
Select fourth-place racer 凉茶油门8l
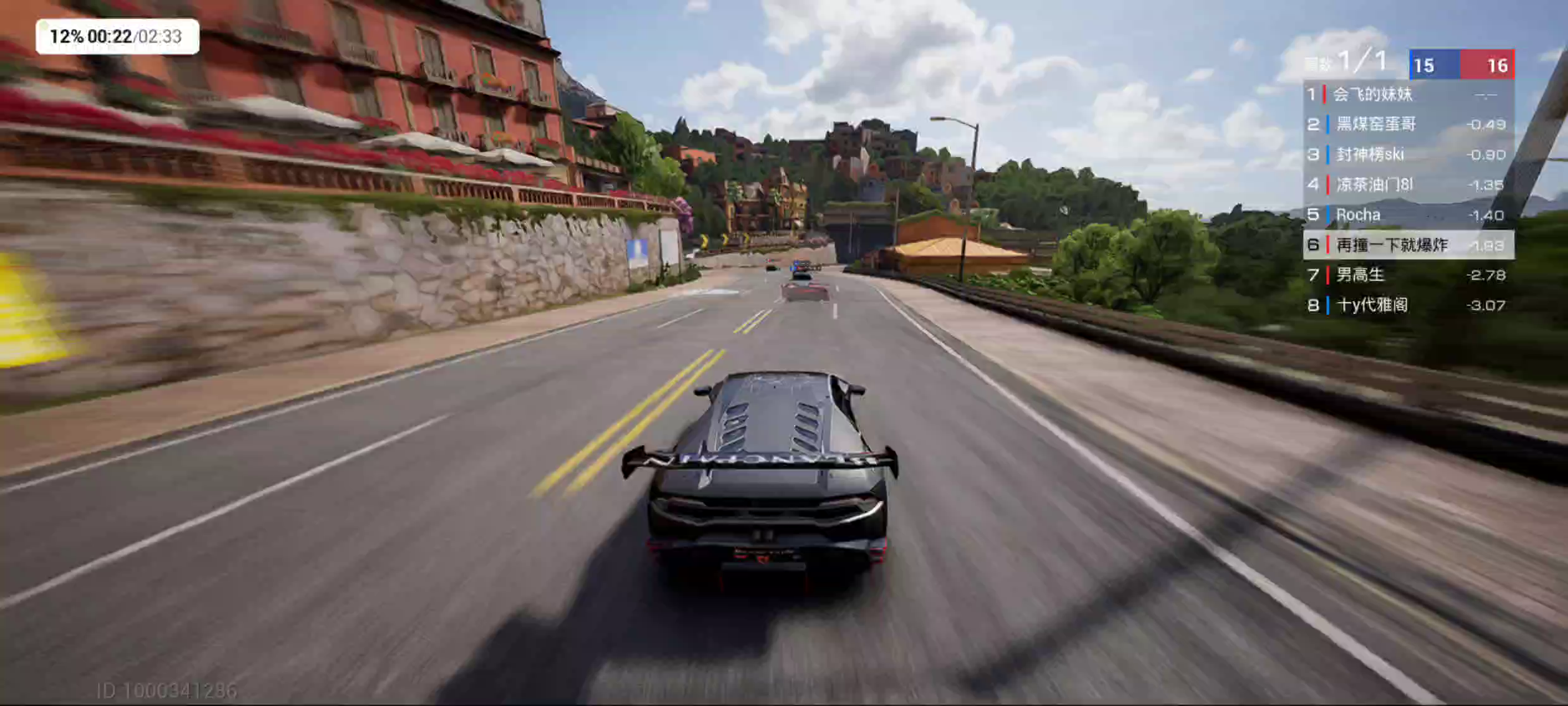pyautogui.click(x=1407, y=185)
